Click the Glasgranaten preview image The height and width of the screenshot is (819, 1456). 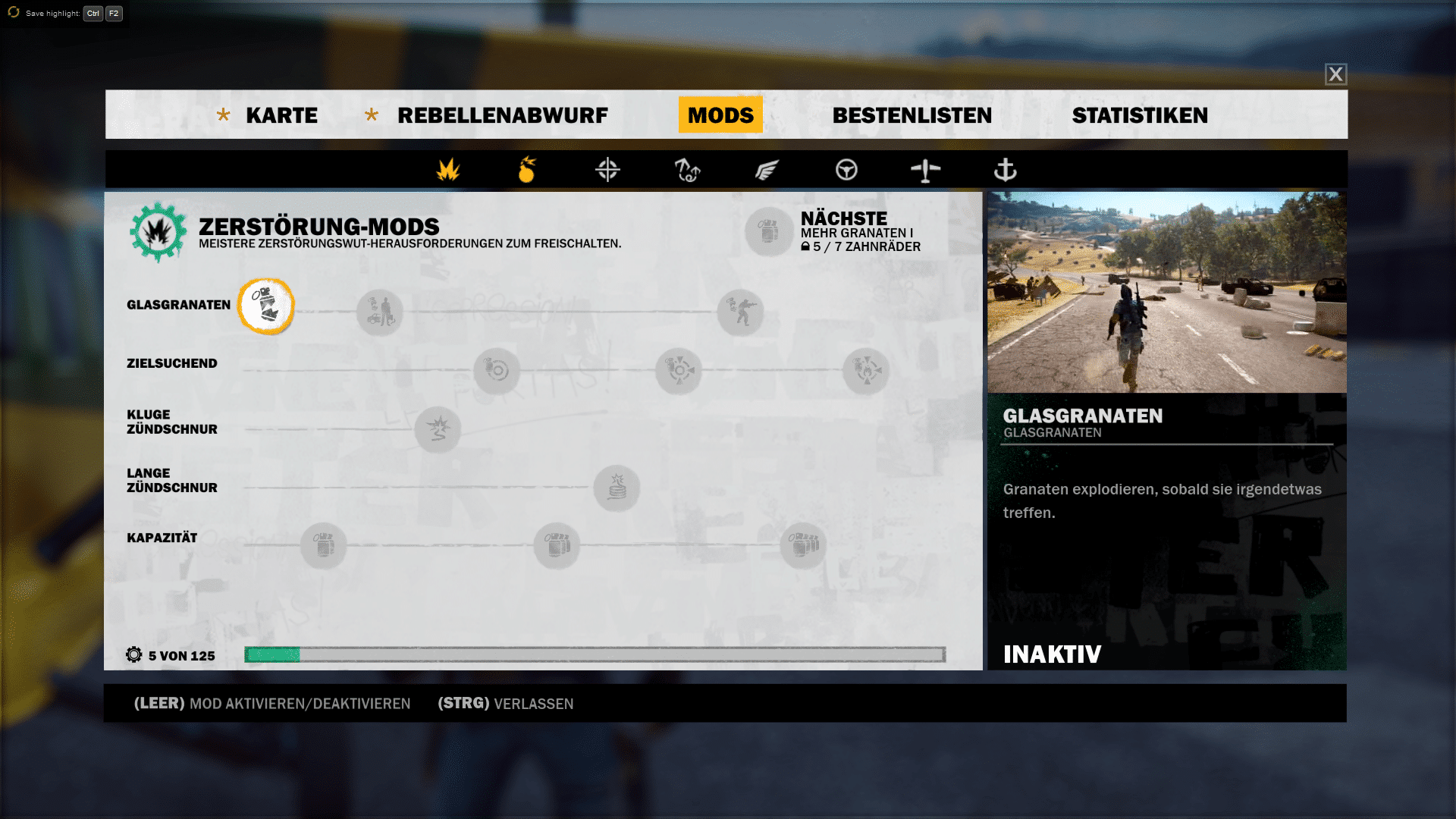coord(1166,292)
